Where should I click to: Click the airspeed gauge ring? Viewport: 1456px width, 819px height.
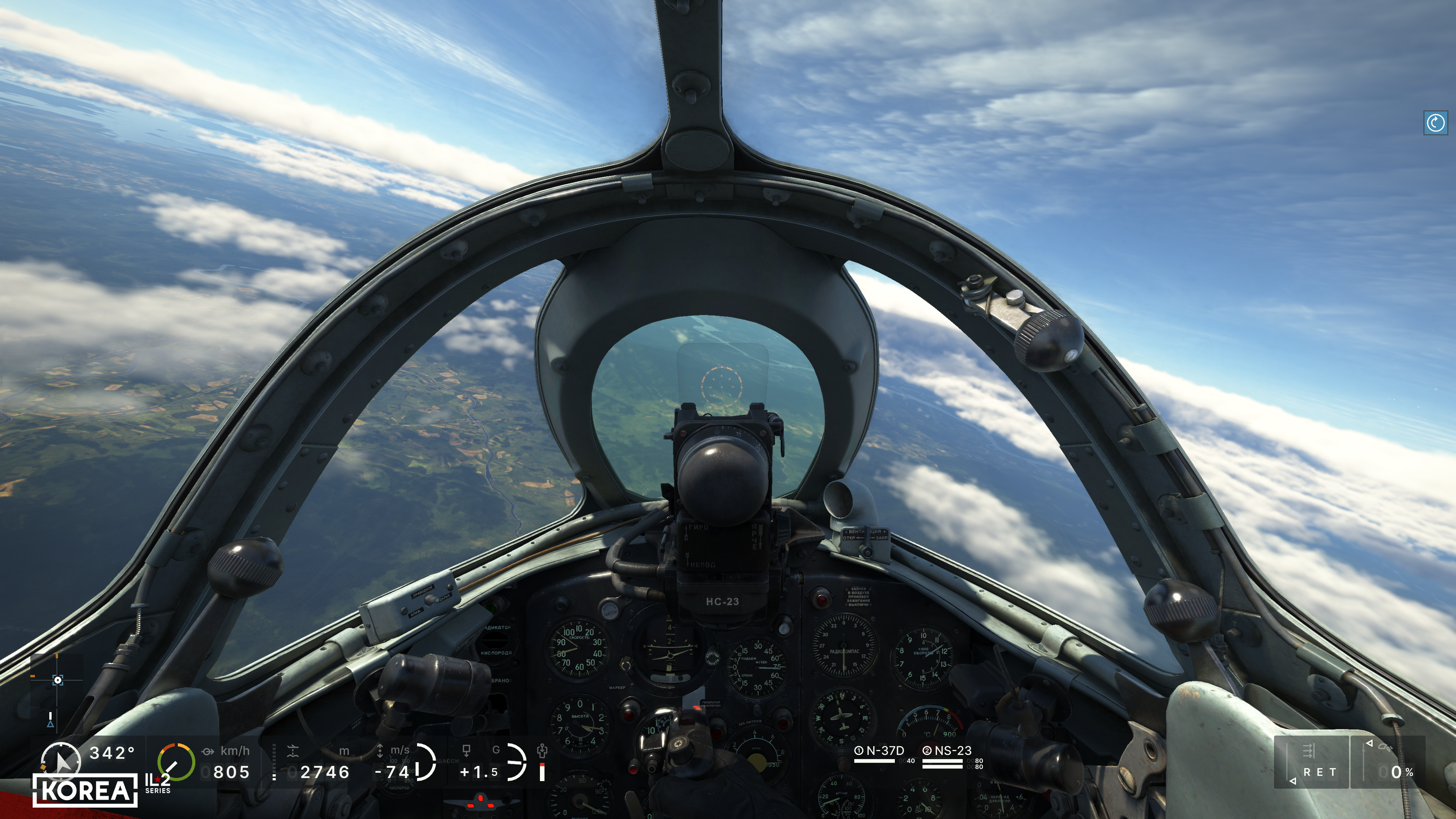click(x=176, y=762)
